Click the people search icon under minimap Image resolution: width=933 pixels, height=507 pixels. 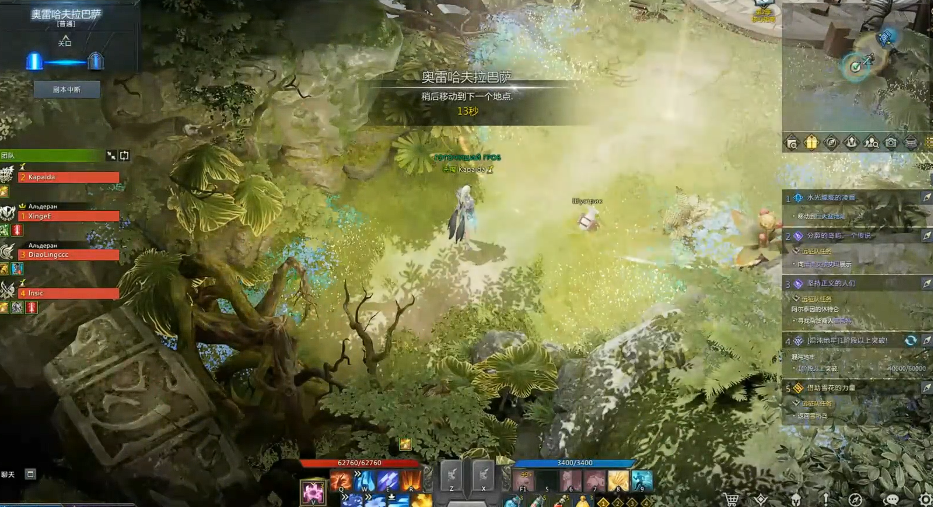871,143
